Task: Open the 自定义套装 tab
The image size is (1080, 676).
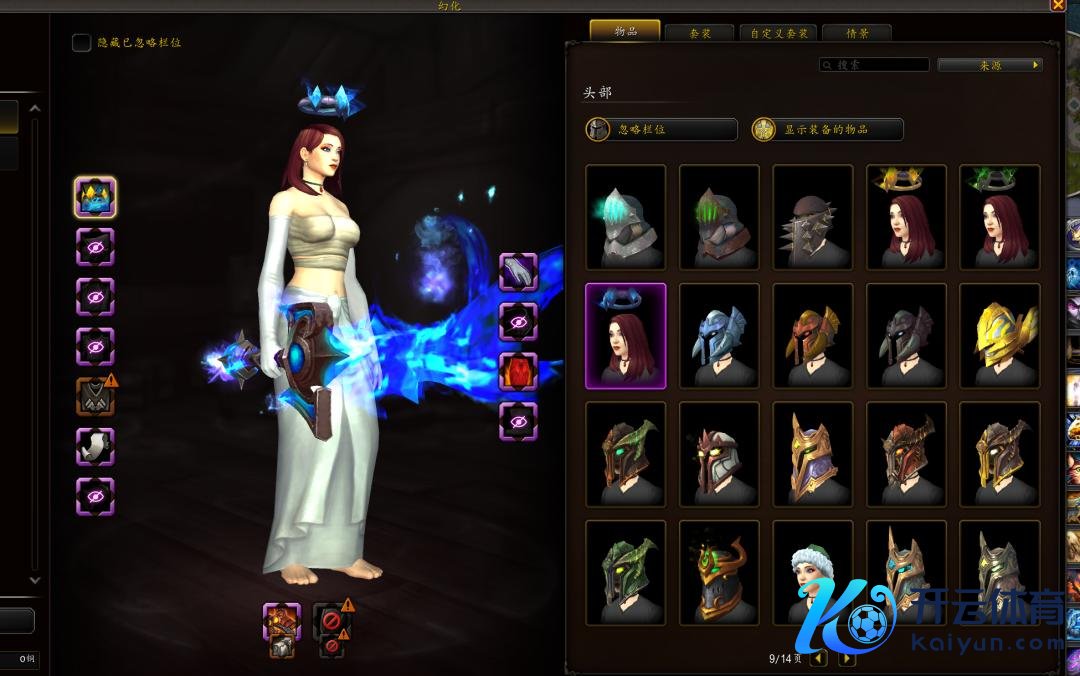Action: click(779, 33)
